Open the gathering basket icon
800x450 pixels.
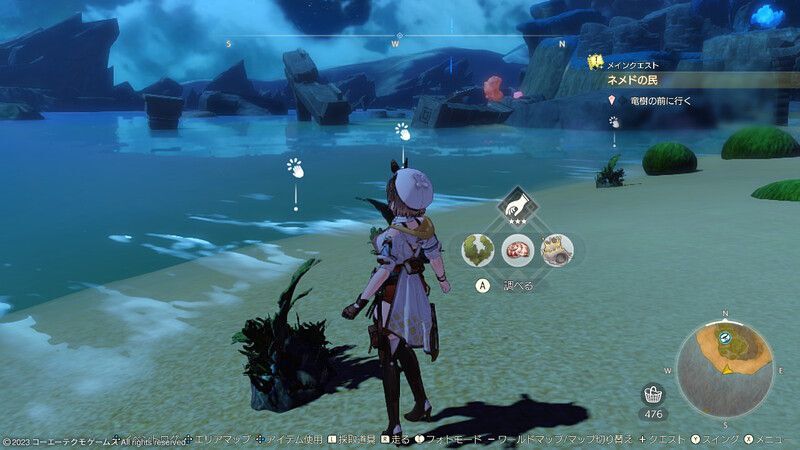pyautogui.click(x=654, y=394)
